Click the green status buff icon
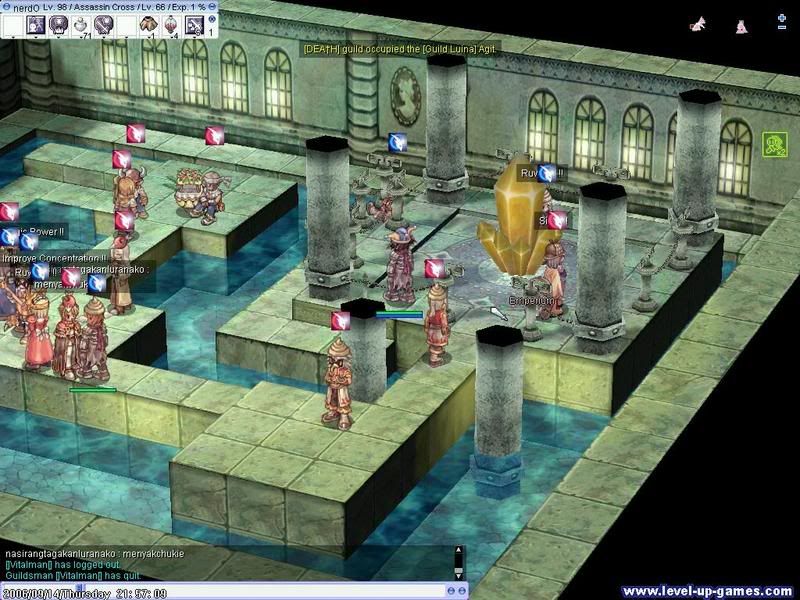 coord(772,144)
